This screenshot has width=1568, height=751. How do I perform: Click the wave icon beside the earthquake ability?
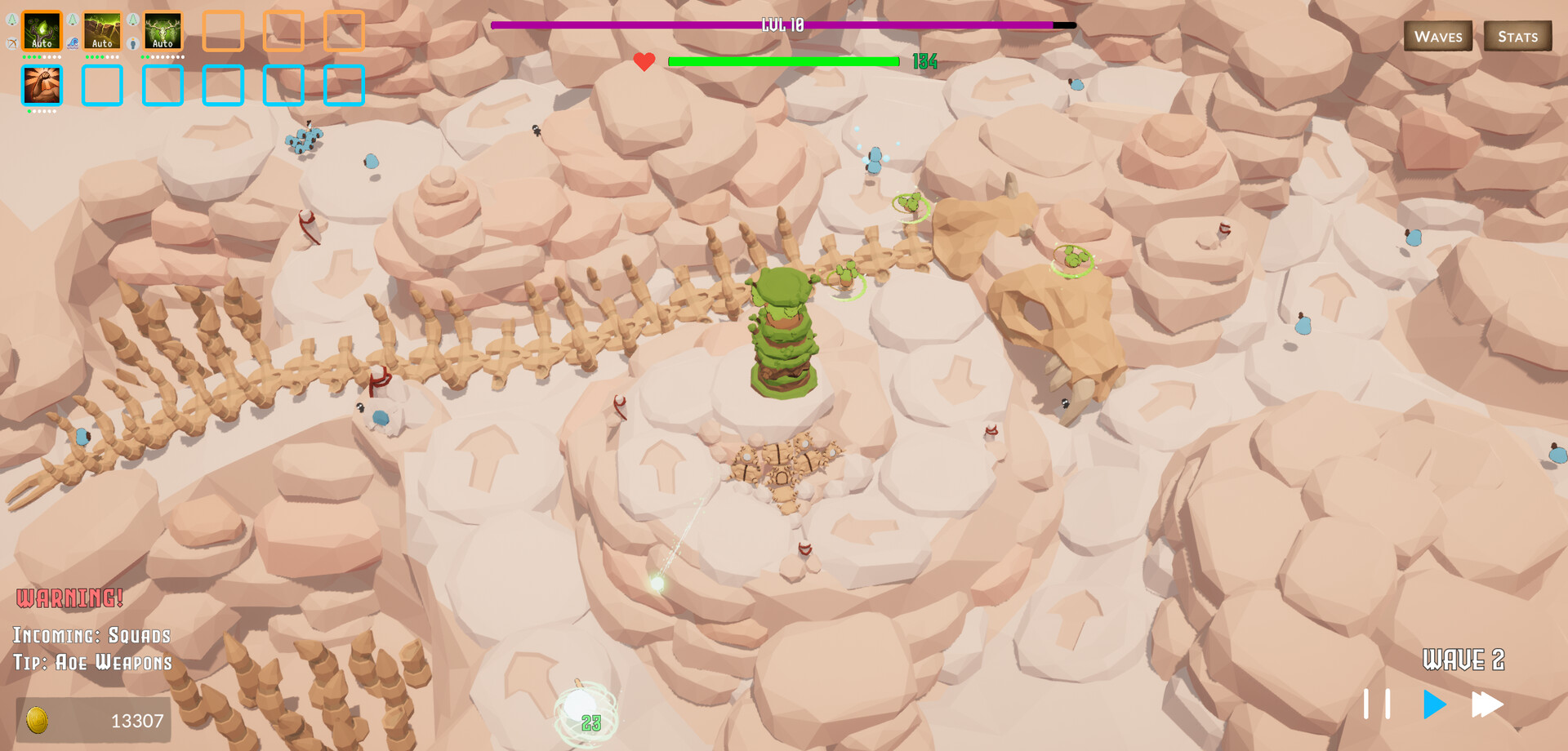73,43
